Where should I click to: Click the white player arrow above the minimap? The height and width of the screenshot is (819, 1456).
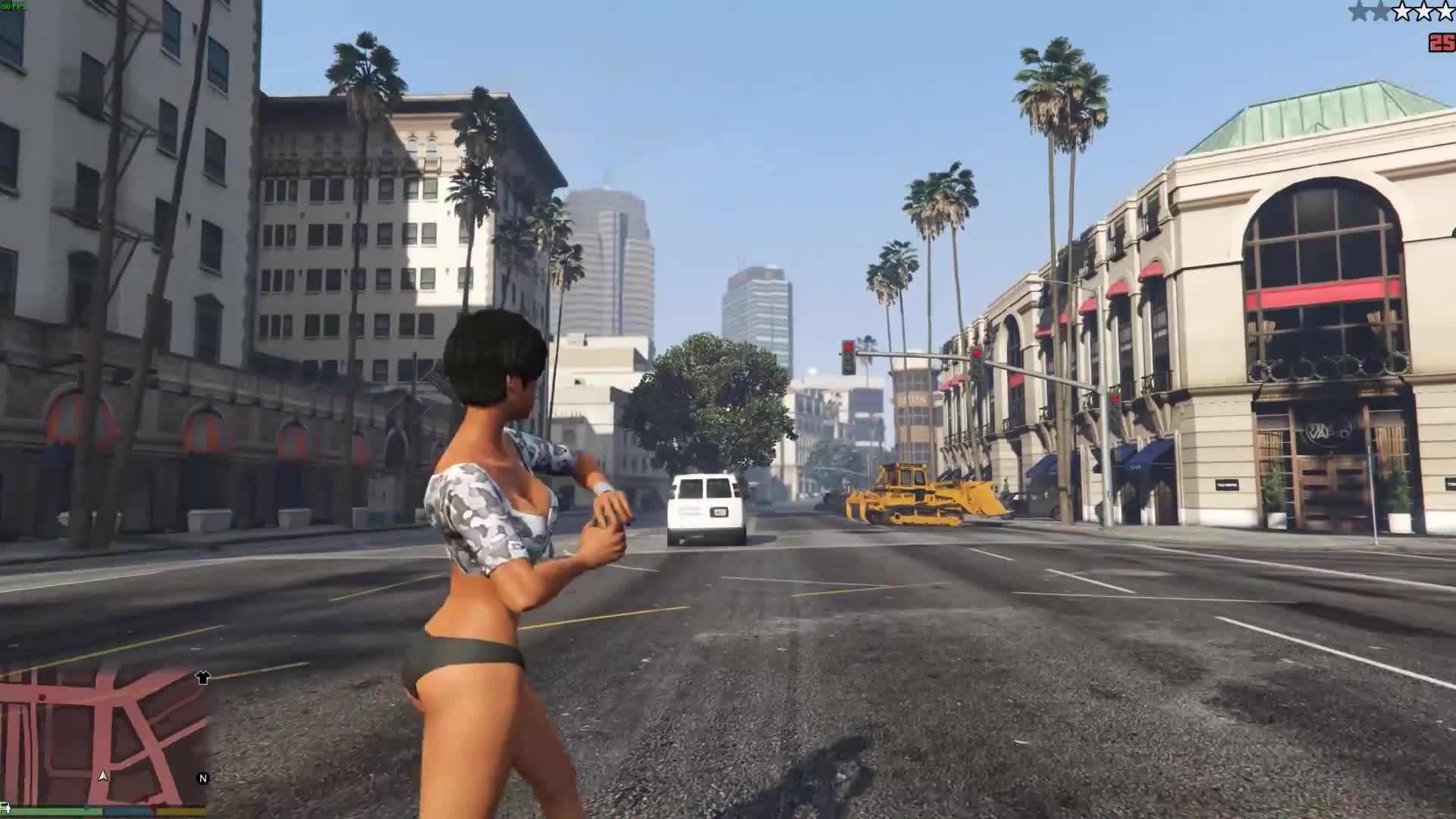103,777
